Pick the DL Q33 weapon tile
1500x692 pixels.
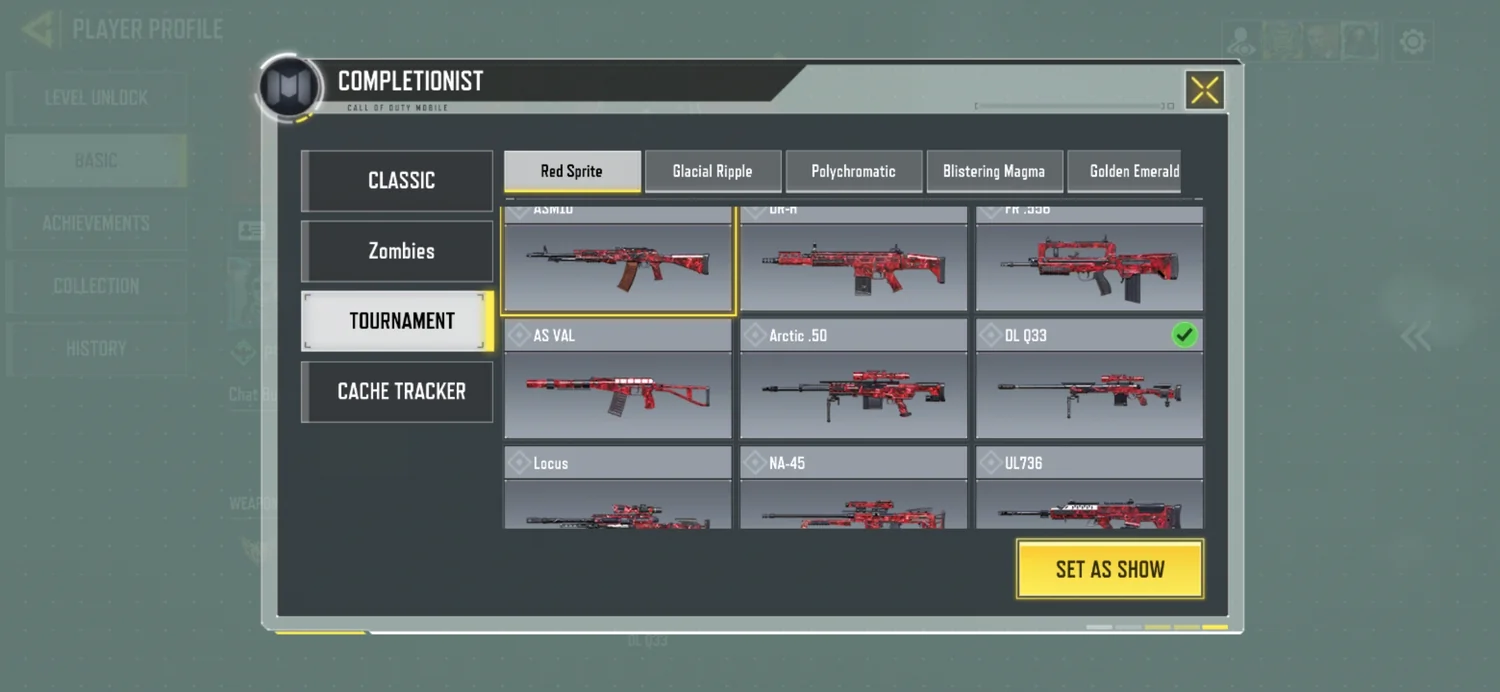[x=1089, y=380]
